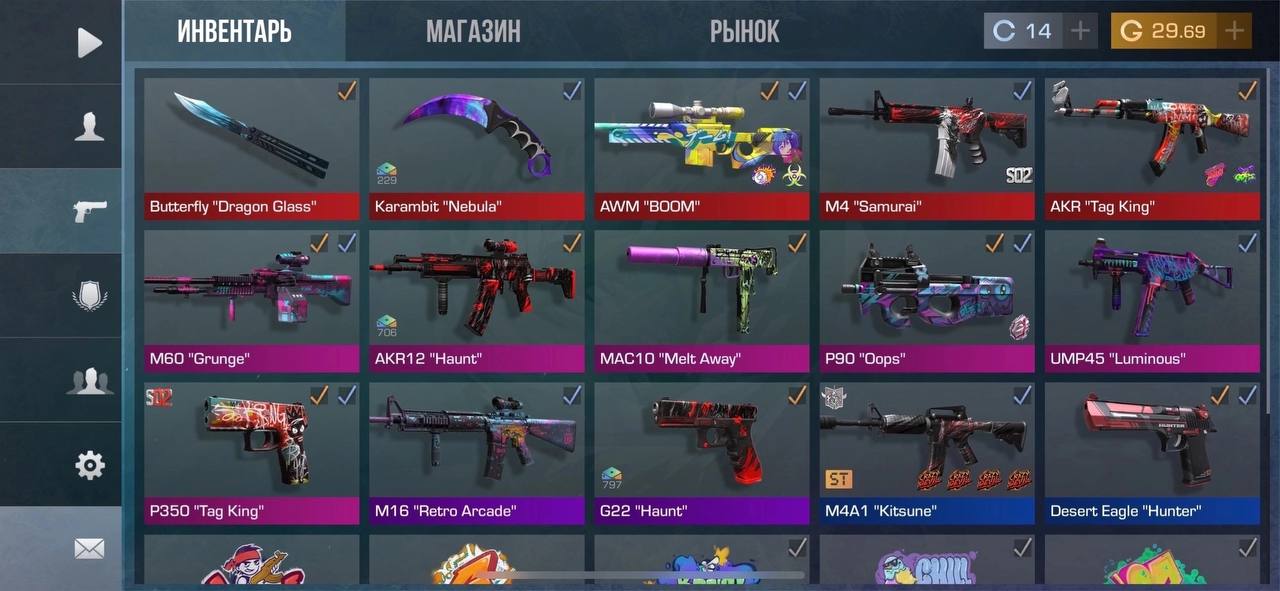This screenshot has width=1280, height=591.
Task: Open the mail envelope icon
Action: (x=89, y=548)
